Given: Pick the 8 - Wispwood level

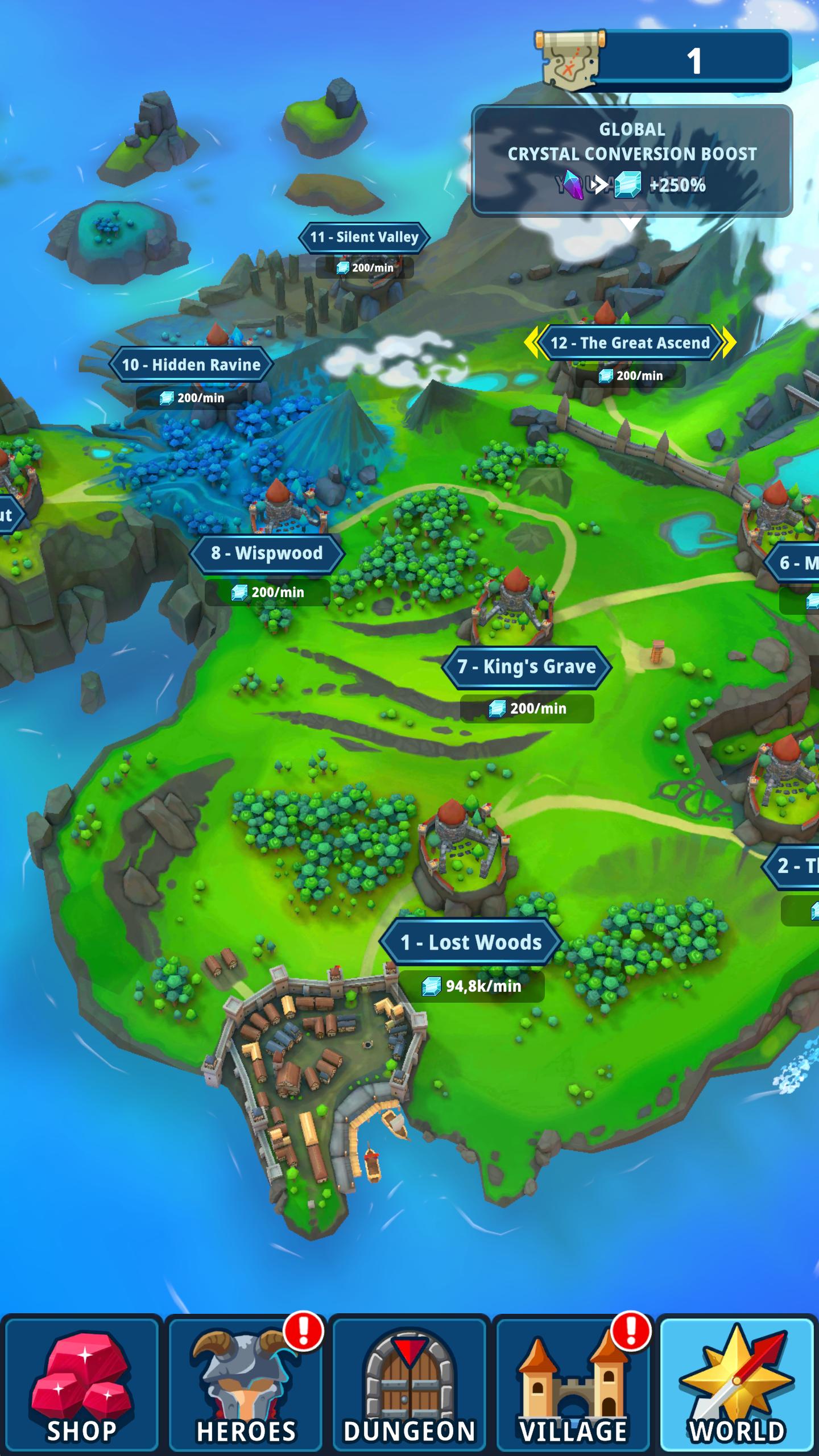Looking at the screenshot, I should coord(267,553).
